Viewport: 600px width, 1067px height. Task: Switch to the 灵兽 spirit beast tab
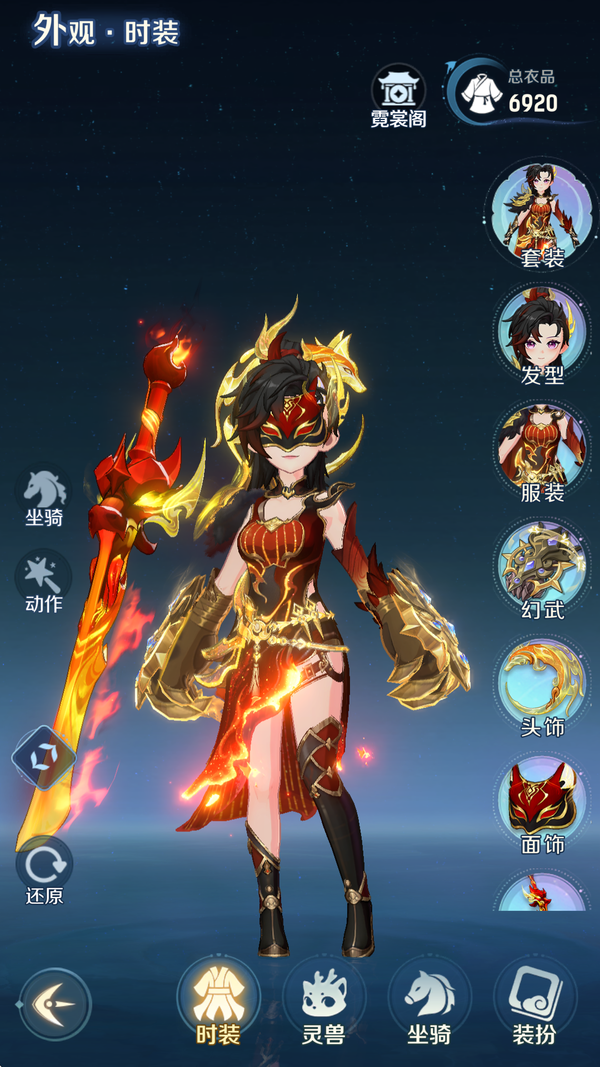pyautogui.click(x=323, y=1002)
